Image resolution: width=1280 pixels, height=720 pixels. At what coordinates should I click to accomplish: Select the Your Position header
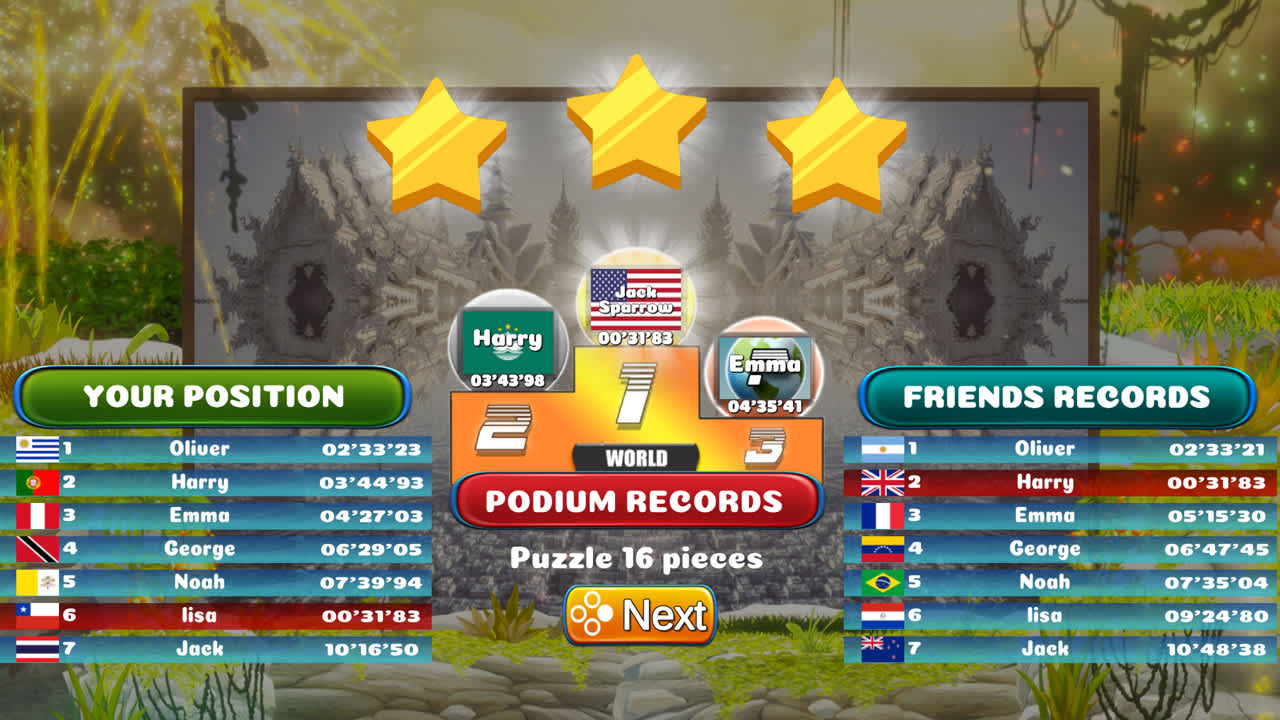(214, 396)
